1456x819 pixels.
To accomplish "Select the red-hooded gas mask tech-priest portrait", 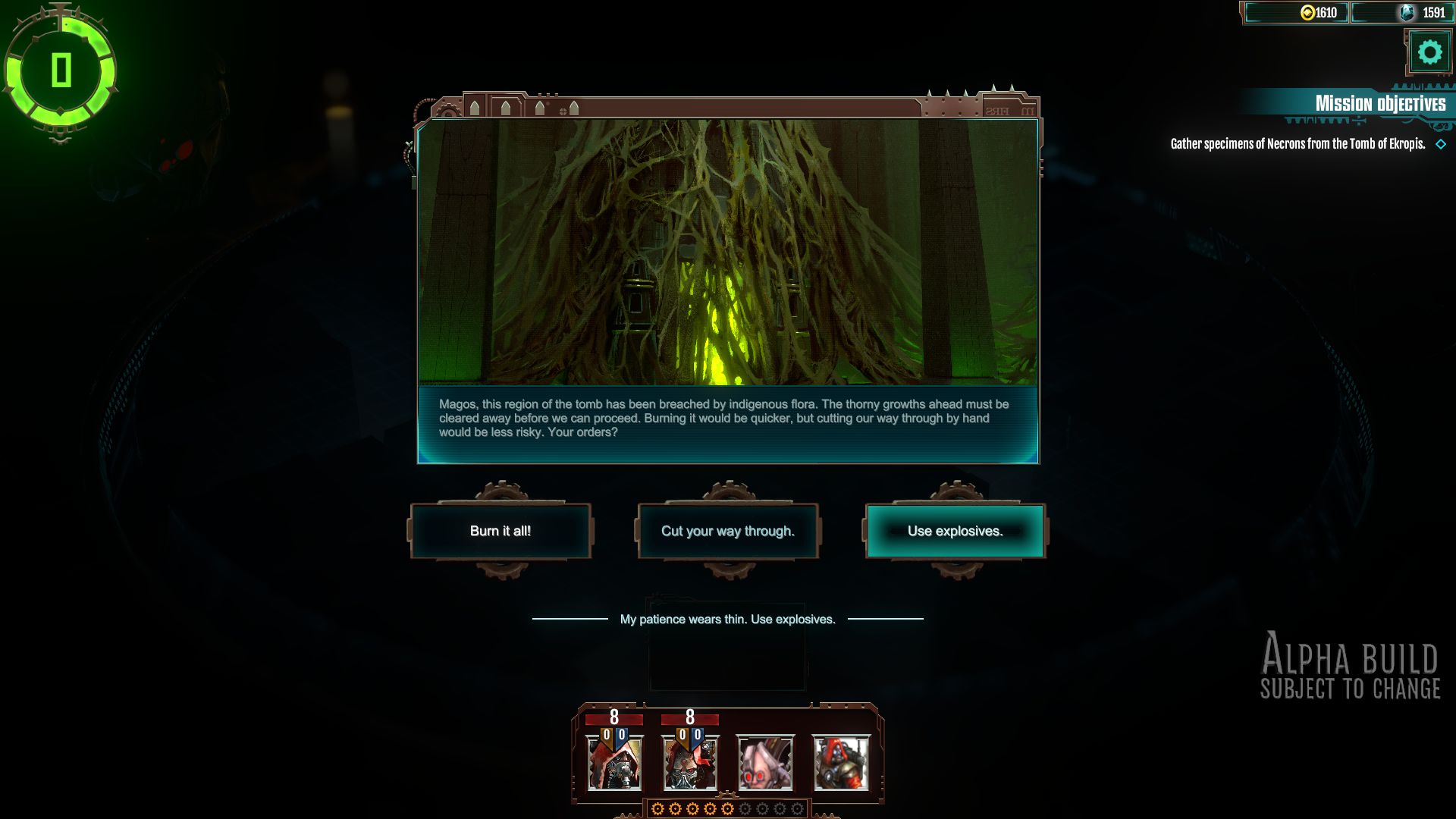I will [614, 763].
